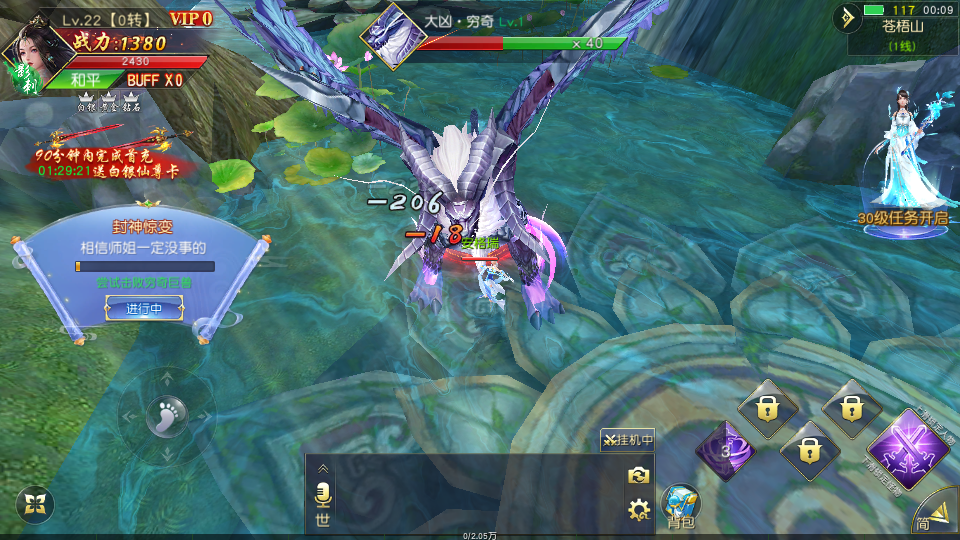Image resolution: width=960 pixels, height=540 pixels.
Task: Show the BUFF X0 status list
Action: point(155,80)
